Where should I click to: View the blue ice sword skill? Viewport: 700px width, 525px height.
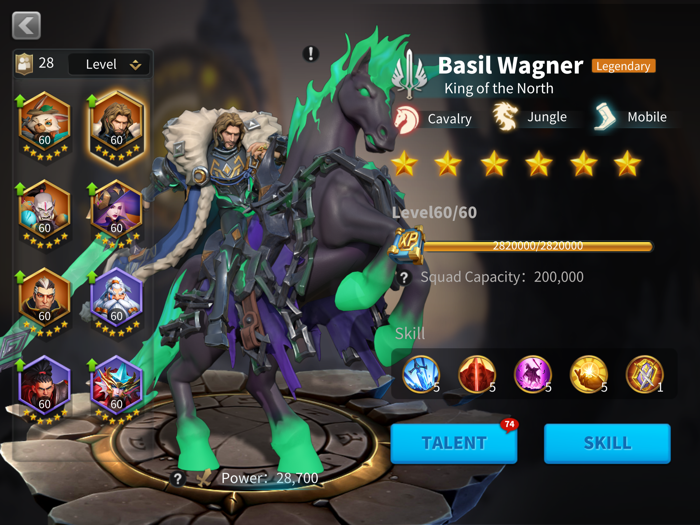tap(421, 374)
